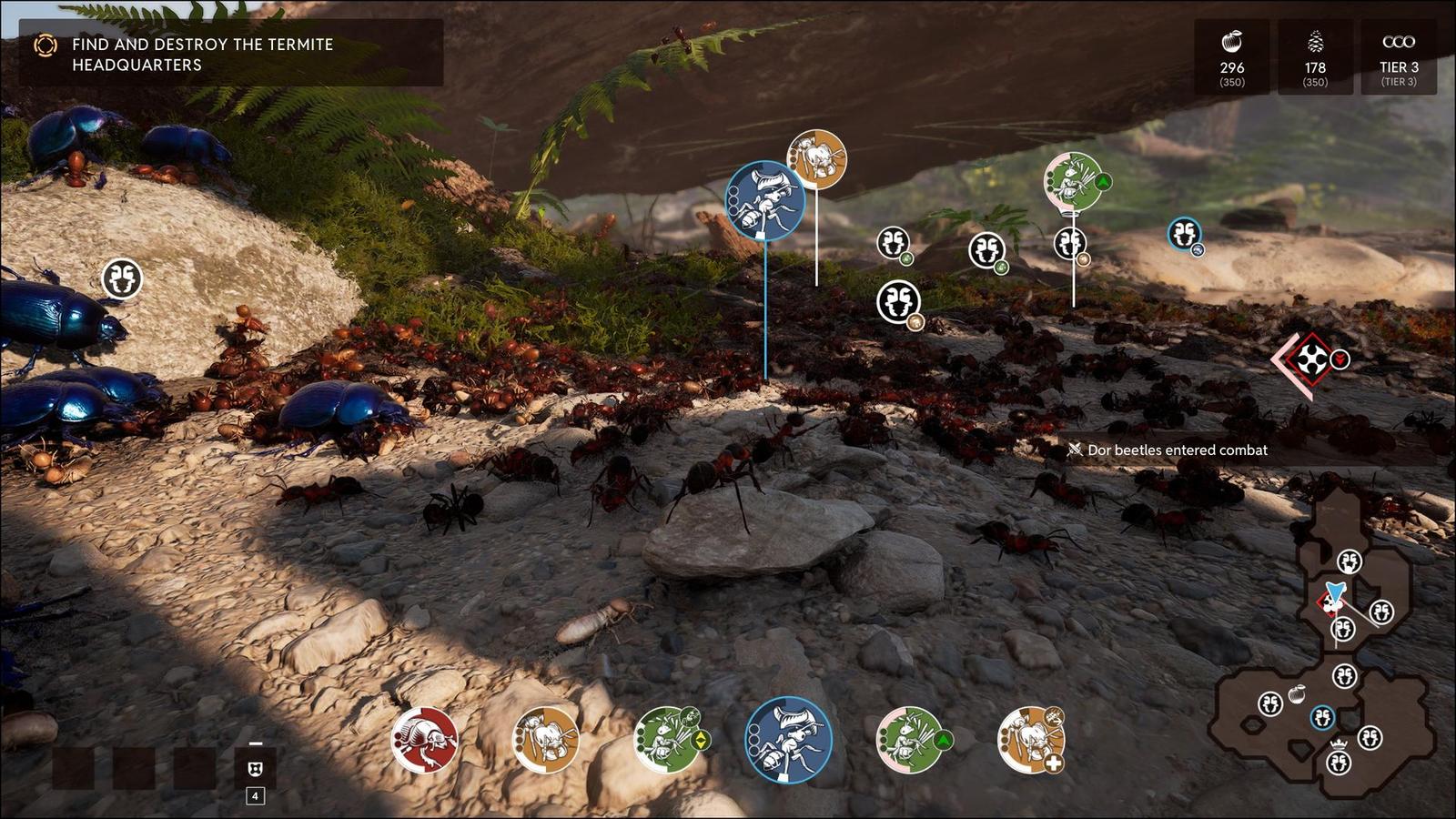The image size is (1456, 819).
Task: Click the yellow upgrade diamond on green squad
Action: [701, 741]
